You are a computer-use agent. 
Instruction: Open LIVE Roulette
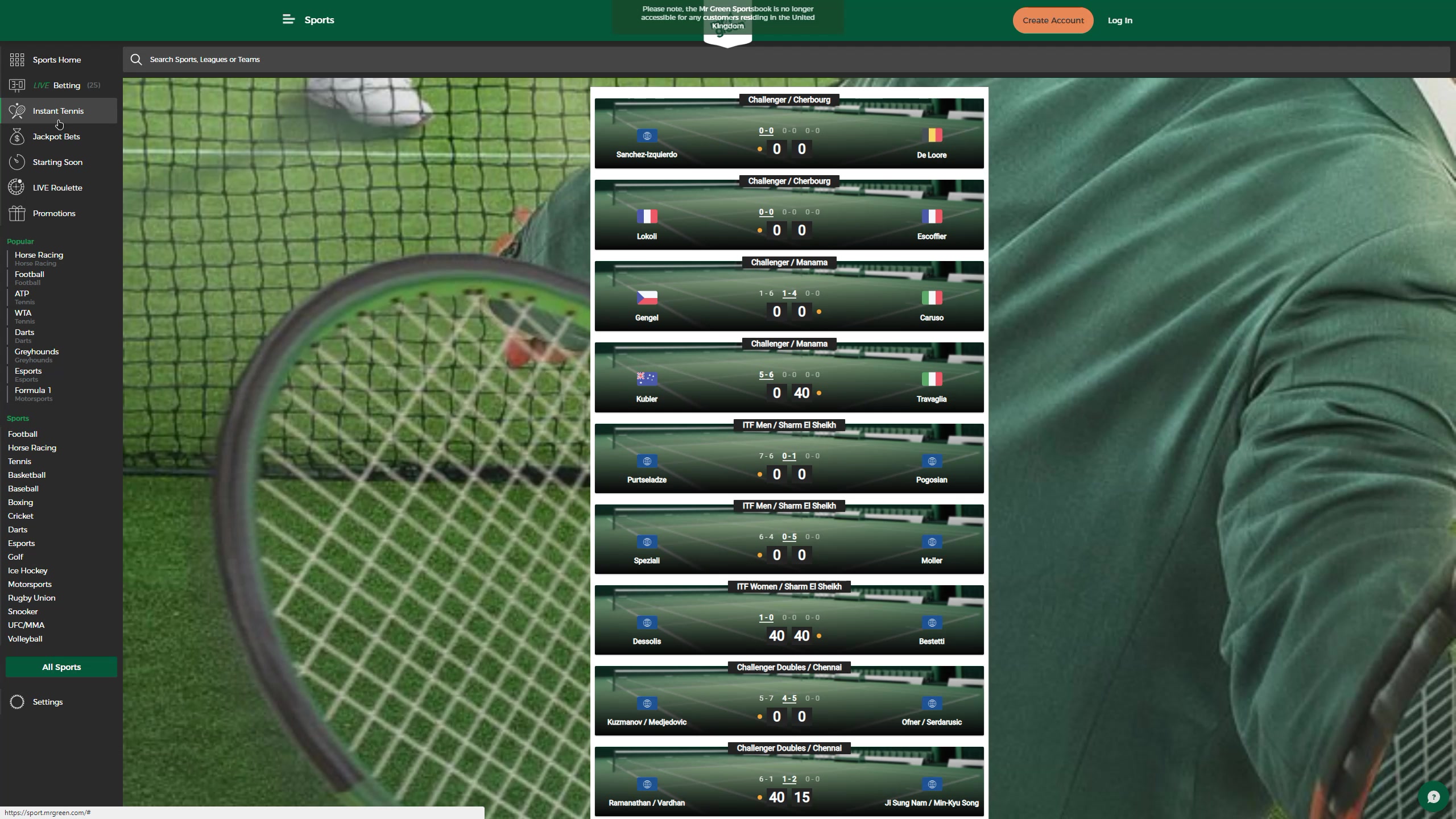[57, 188]
